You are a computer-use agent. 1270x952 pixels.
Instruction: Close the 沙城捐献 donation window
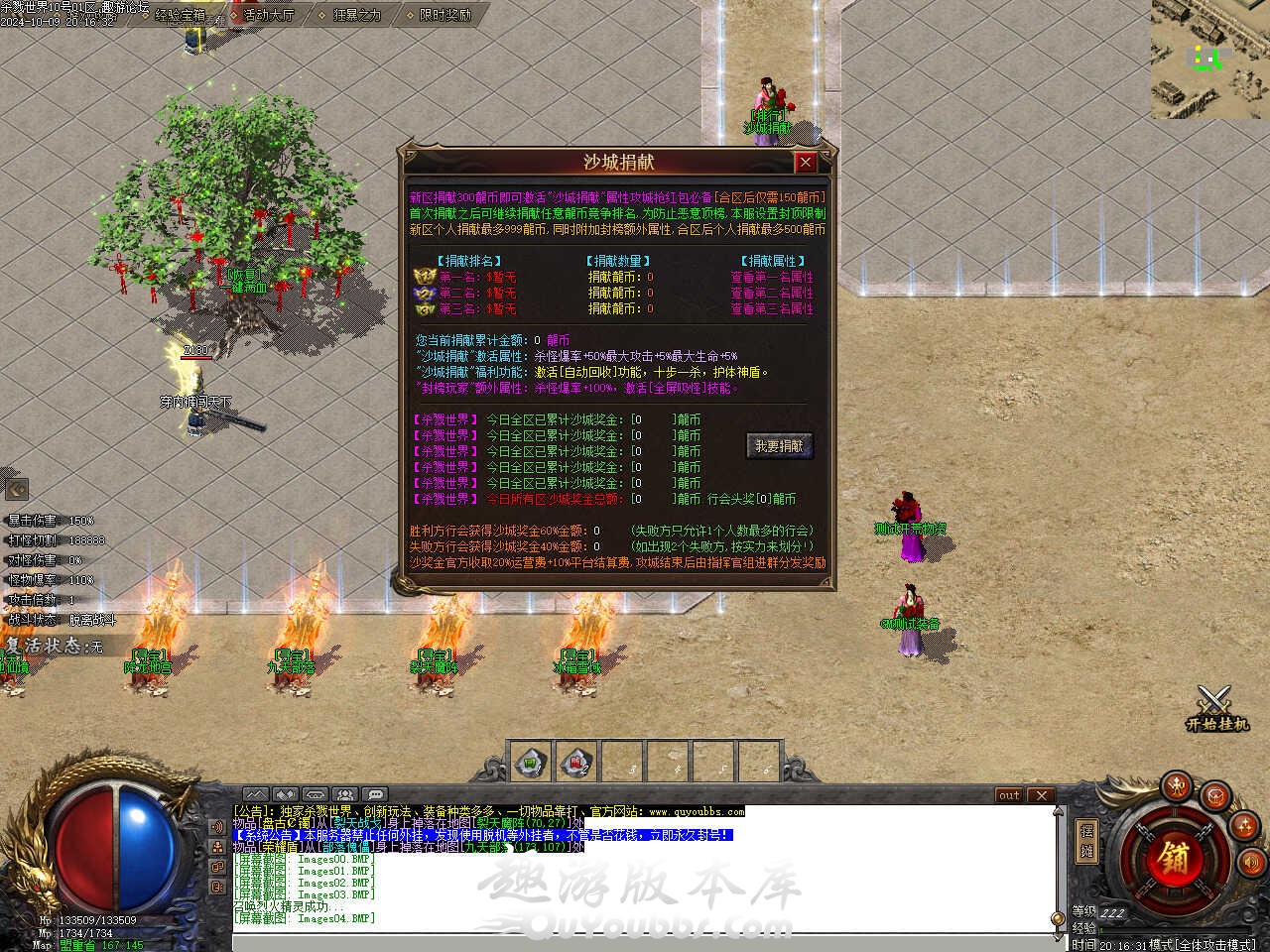[806, 162]
